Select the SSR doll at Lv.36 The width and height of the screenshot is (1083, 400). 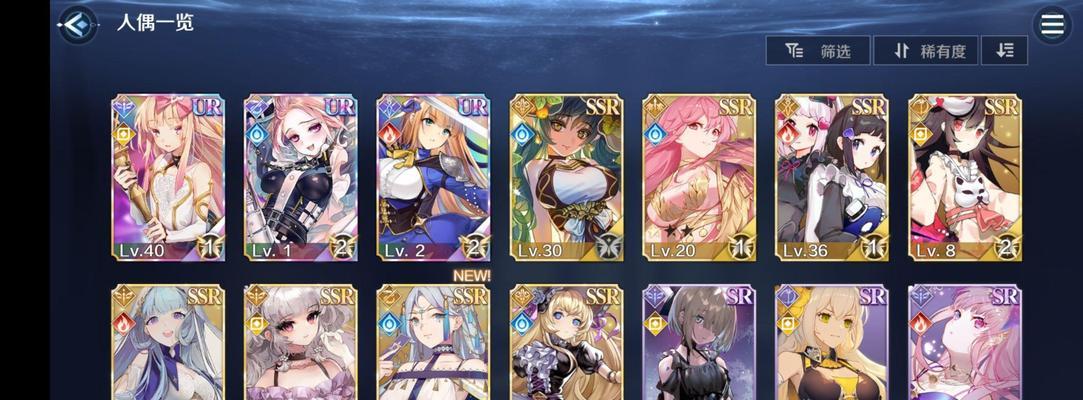point(832,177)
